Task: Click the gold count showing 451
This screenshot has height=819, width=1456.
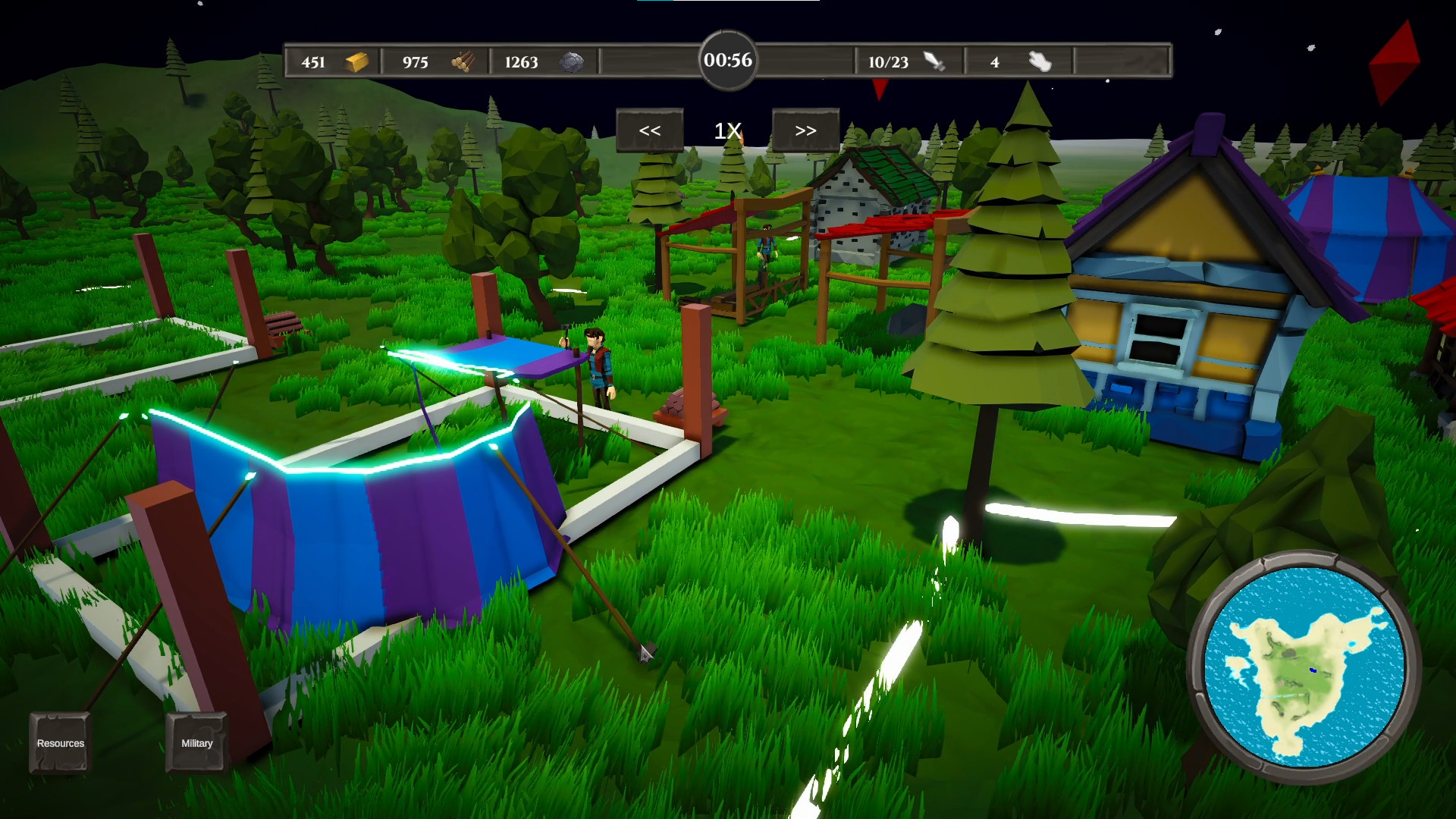Action: coord(313,63)
